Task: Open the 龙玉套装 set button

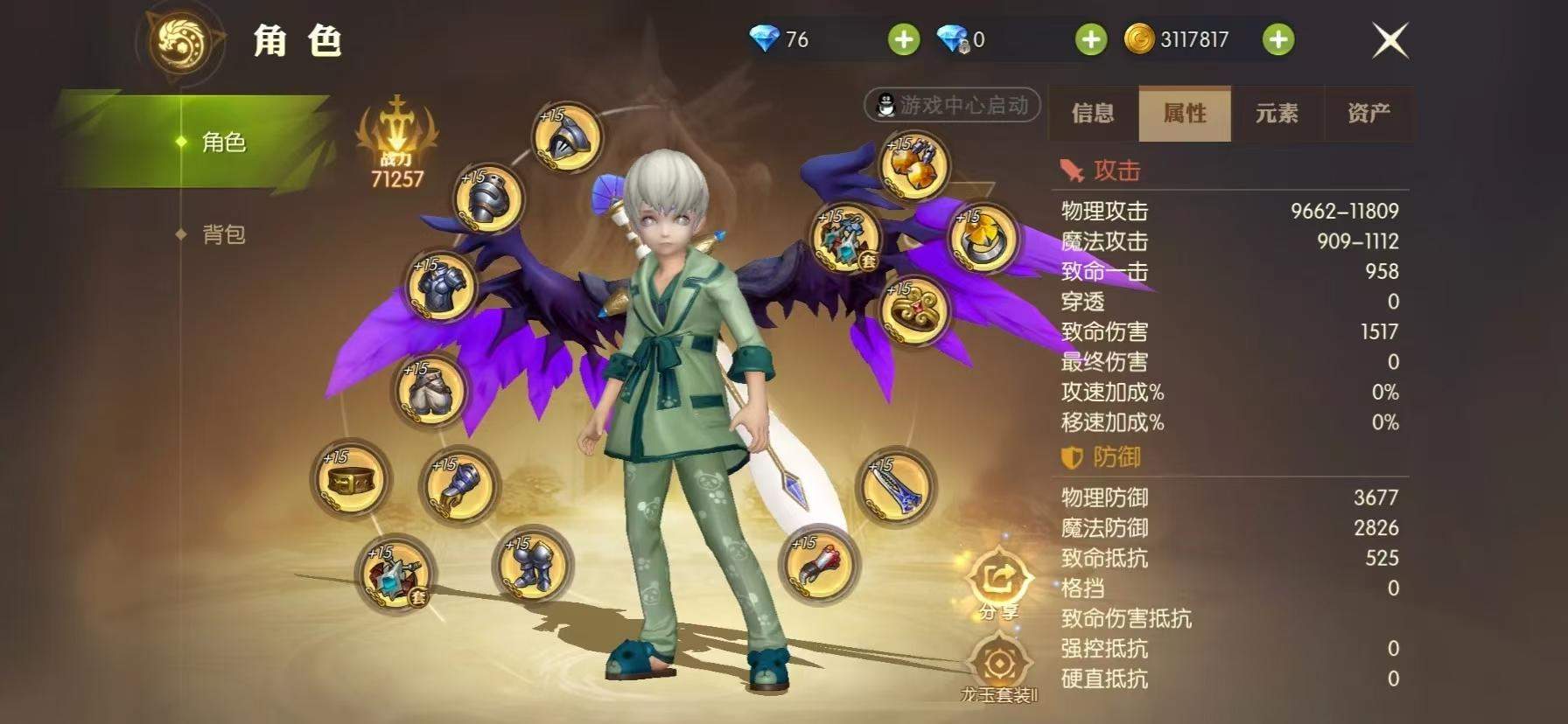Action: pyautogui.click(x=998, y=671)
